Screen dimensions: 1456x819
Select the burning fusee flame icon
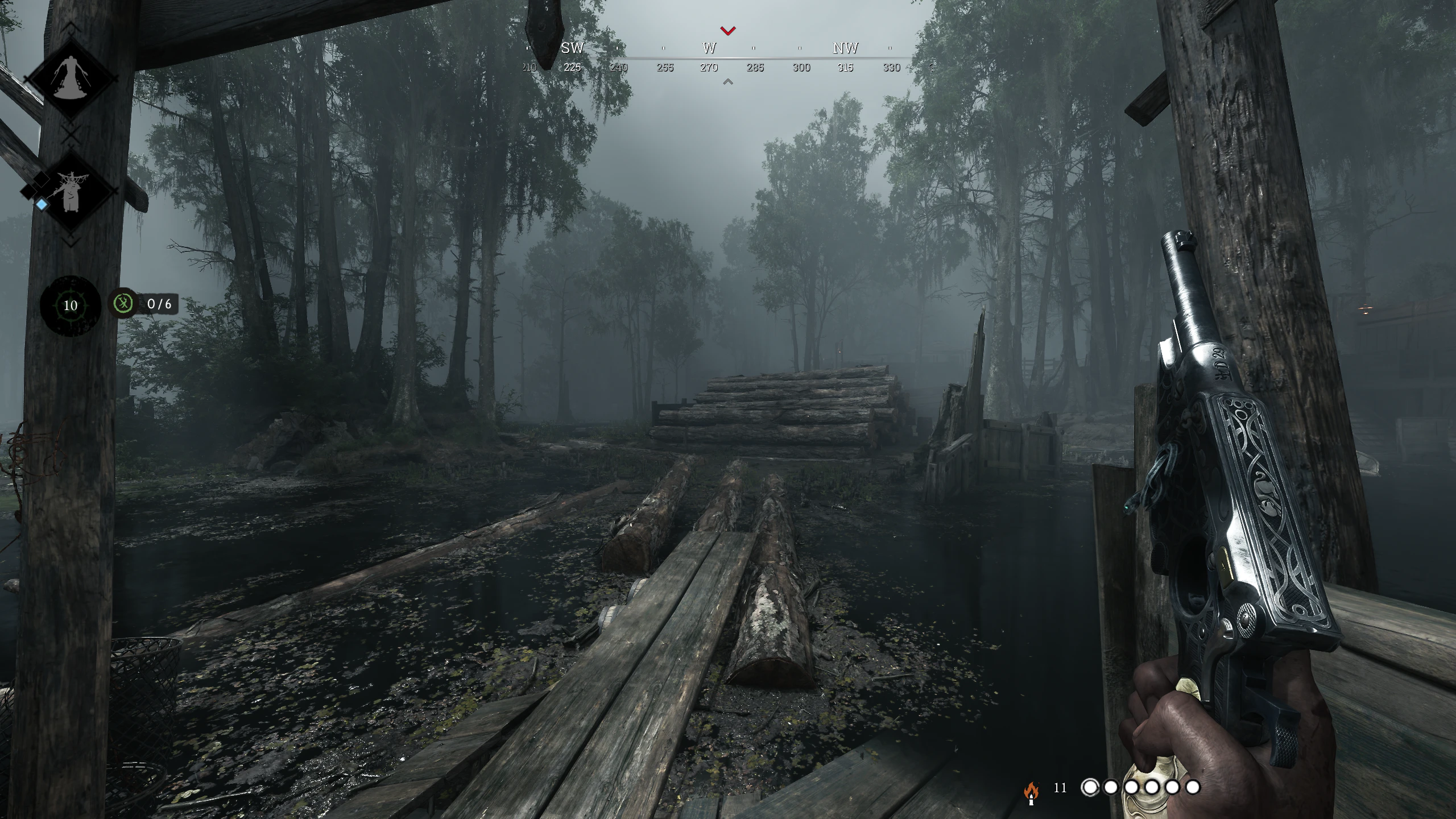(1032, 791)
